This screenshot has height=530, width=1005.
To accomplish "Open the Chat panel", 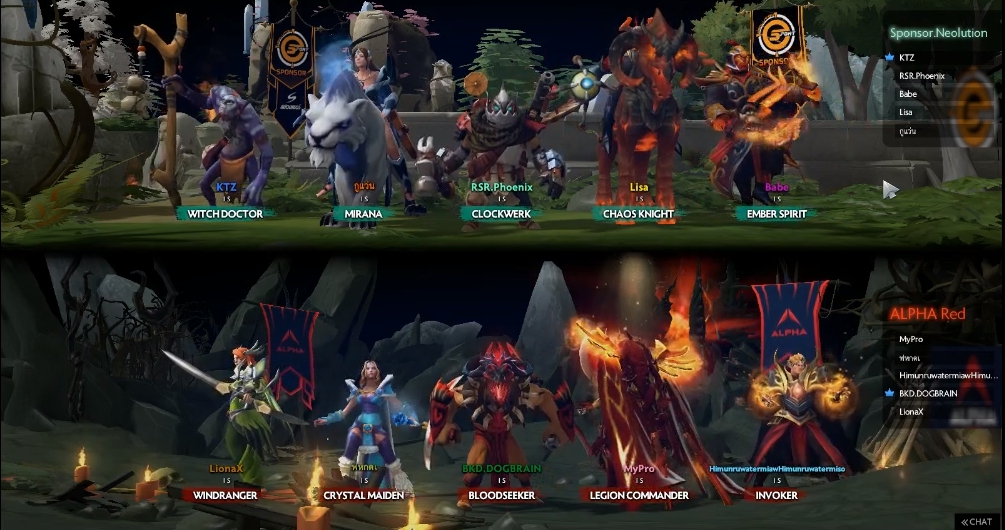I will pos(975,521).
